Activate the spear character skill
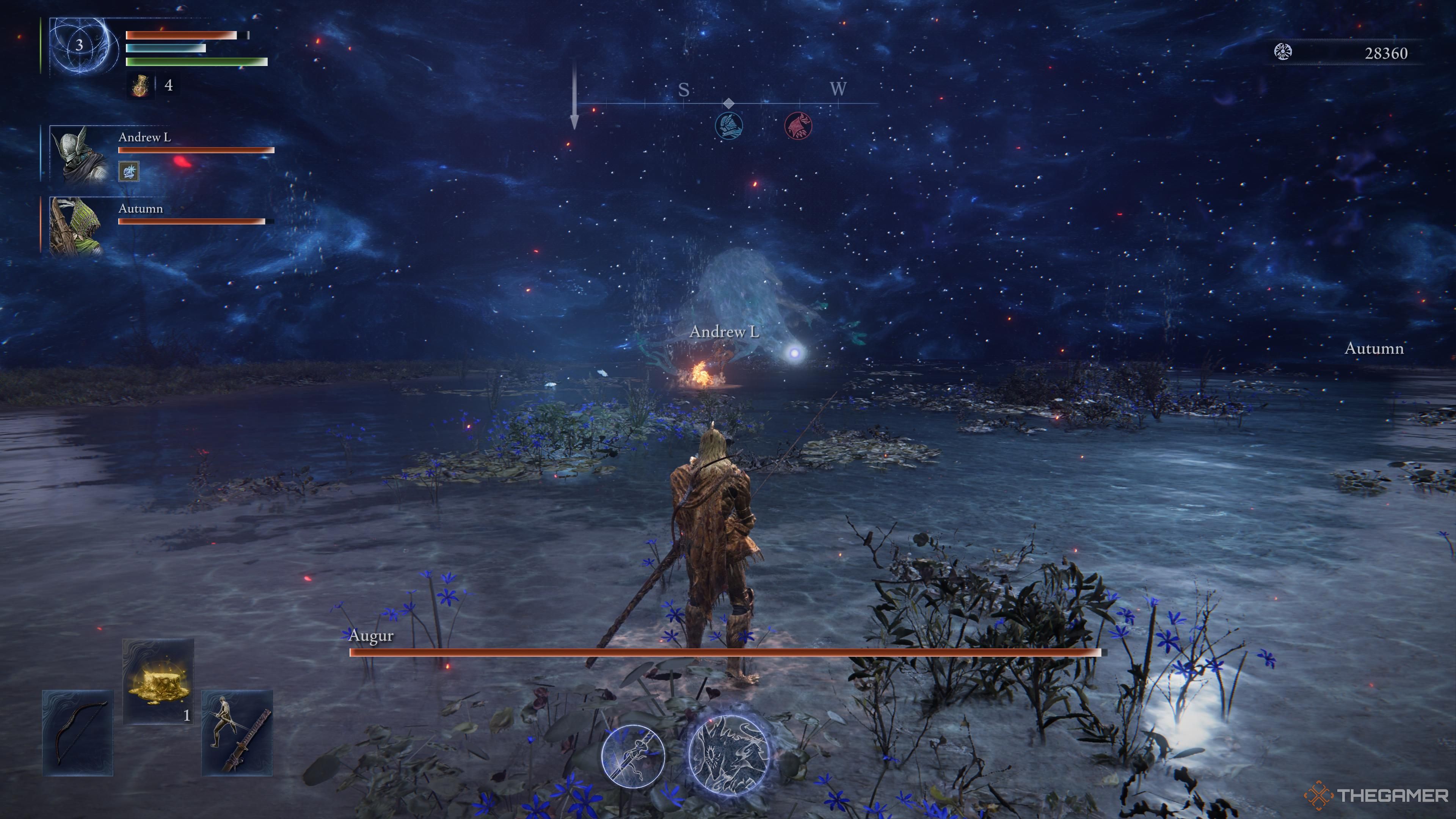 pos(632,755)
